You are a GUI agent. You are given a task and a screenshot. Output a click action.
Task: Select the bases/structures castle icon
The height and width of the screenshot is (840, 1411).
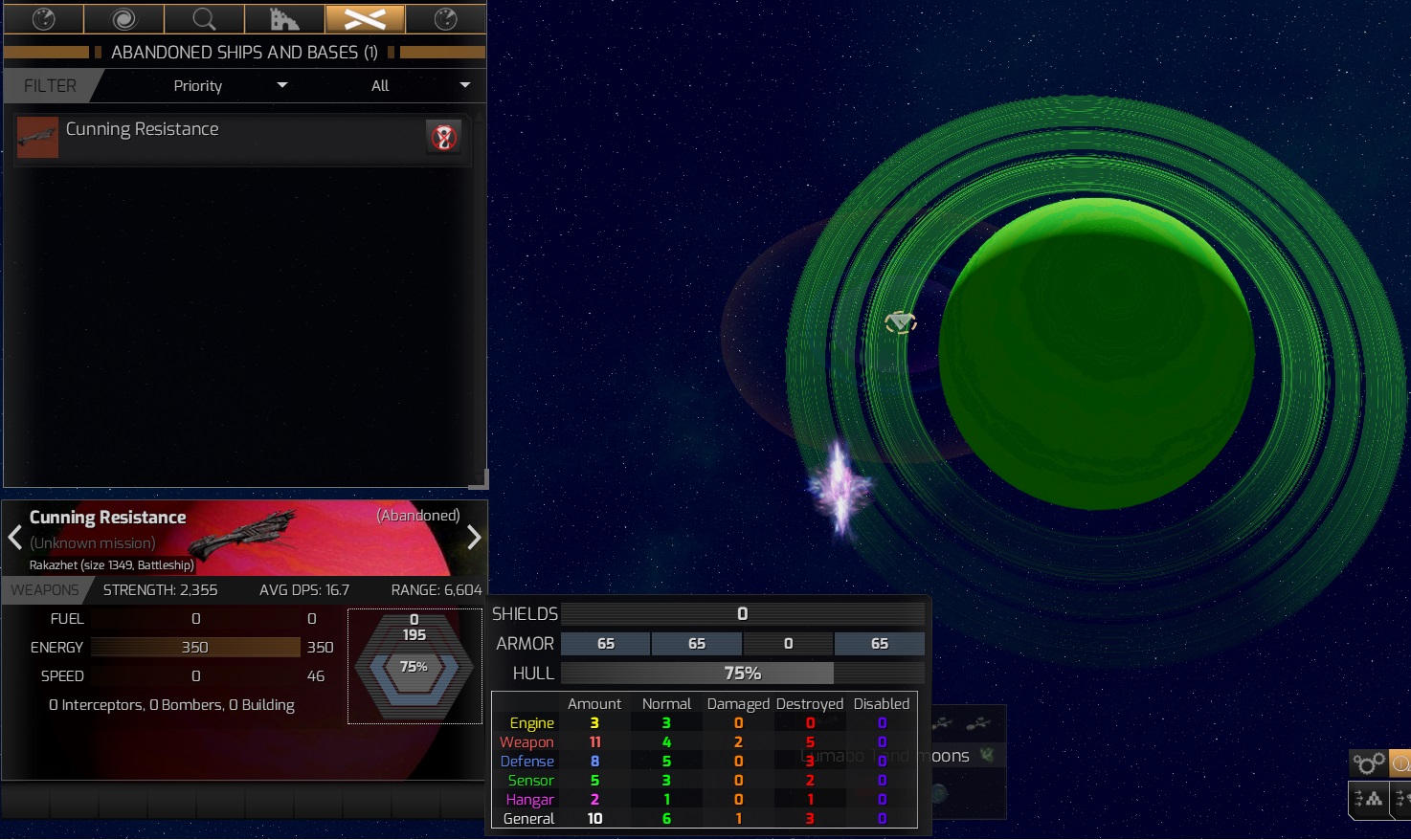[x=284, y=19]
